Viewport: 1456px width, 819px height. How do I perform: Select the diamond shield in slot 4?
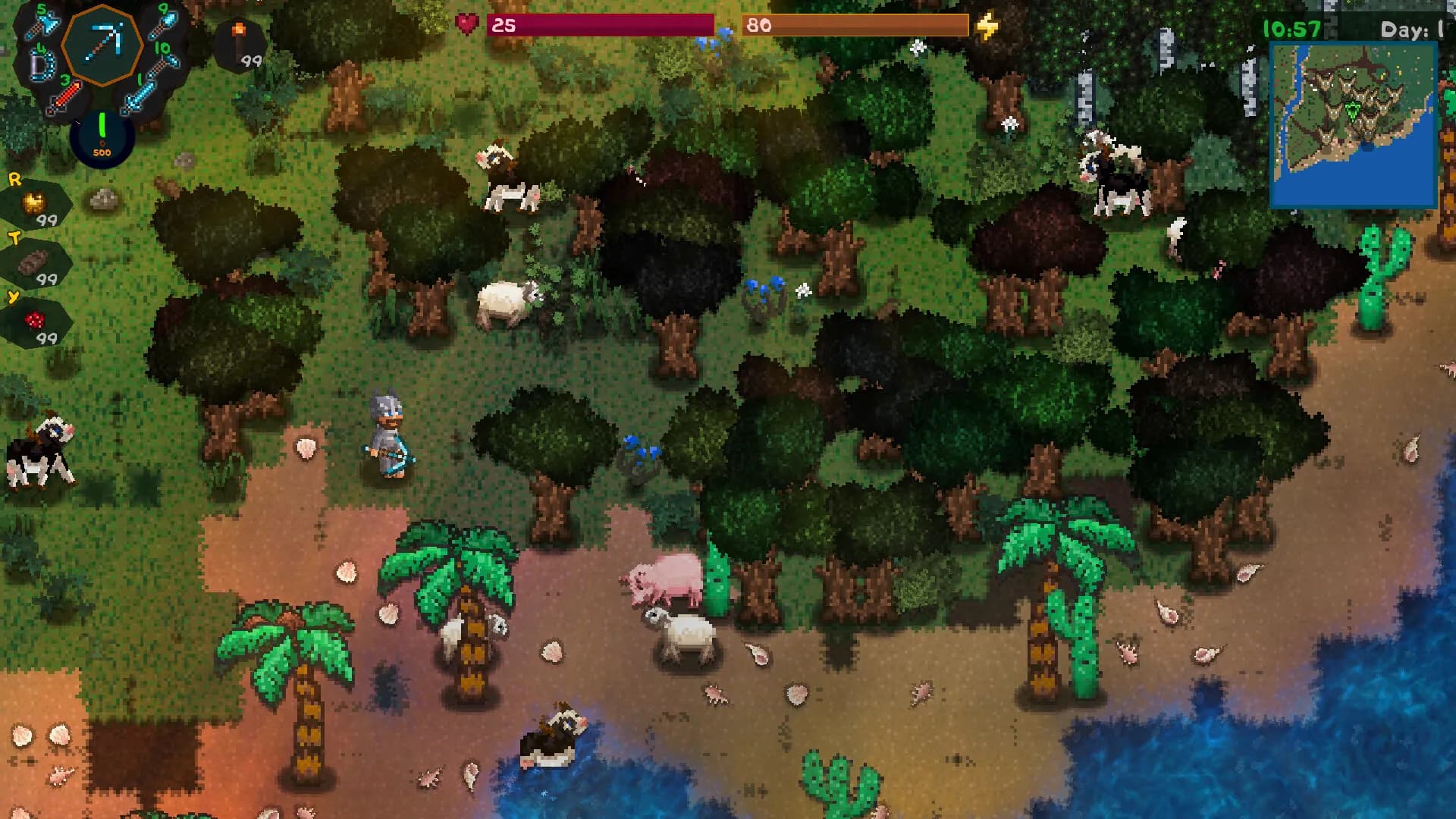coord(42,64)
